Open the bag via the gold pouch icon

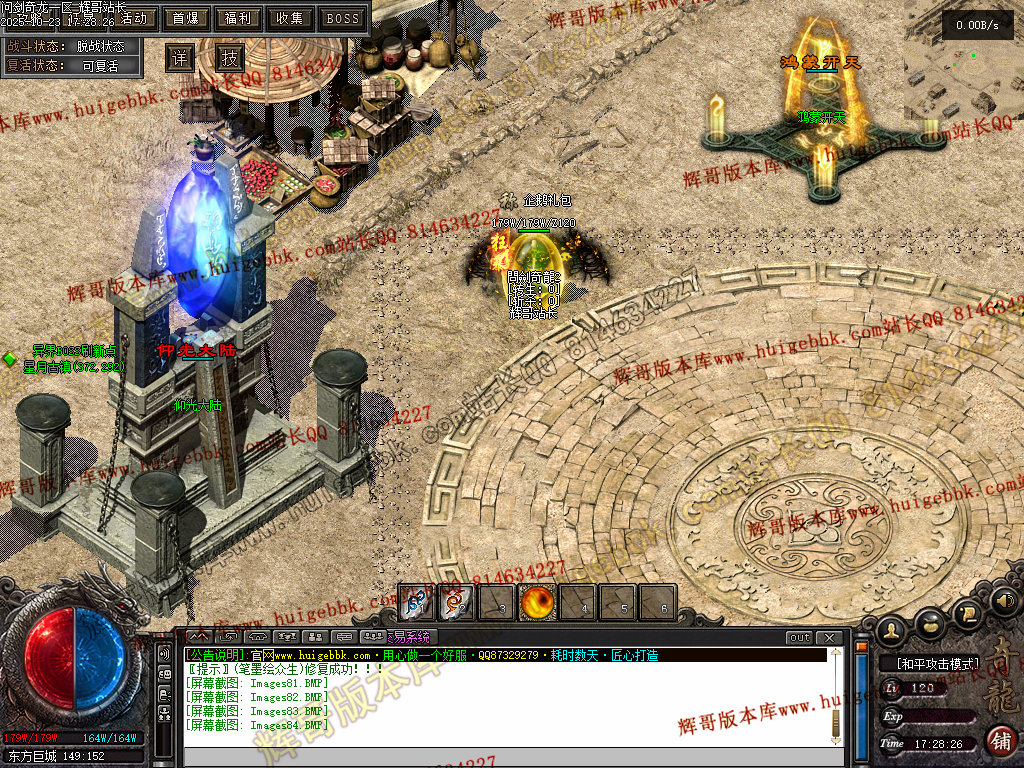click(x=932, y=622)
